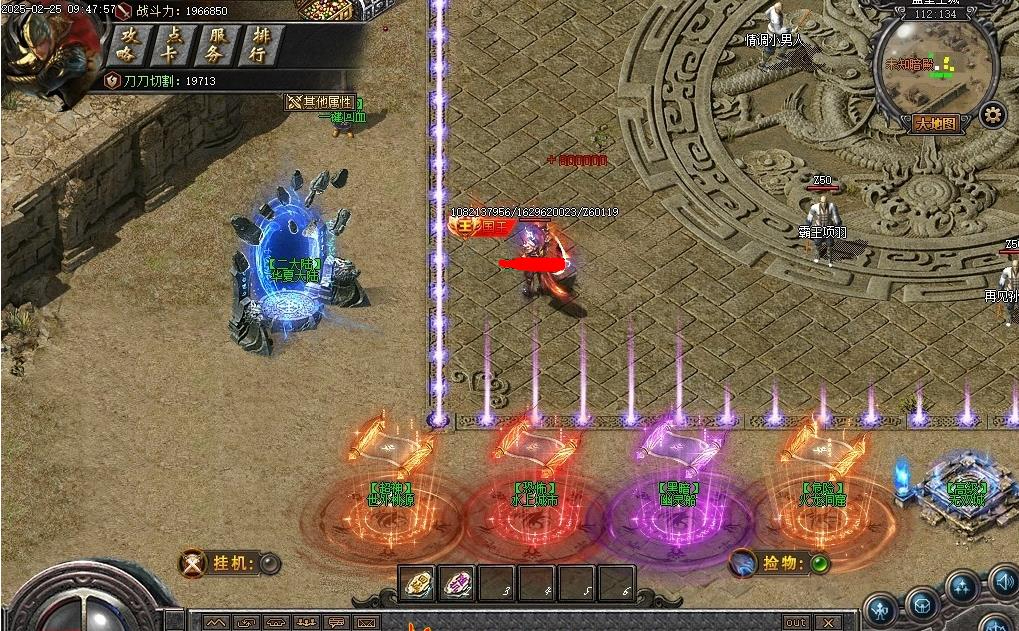Image resolution: width=1019 pixels, height=631 pixels.
Task: Open the 大地图 world map
Action: point(936,124)
